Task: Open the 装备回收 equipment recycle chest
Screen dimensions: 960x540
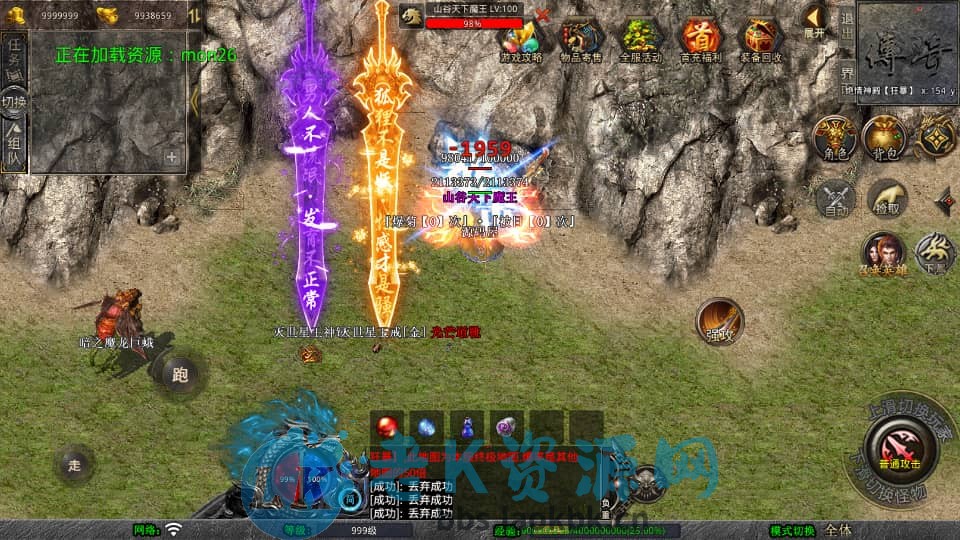Action: click(760, 40)
